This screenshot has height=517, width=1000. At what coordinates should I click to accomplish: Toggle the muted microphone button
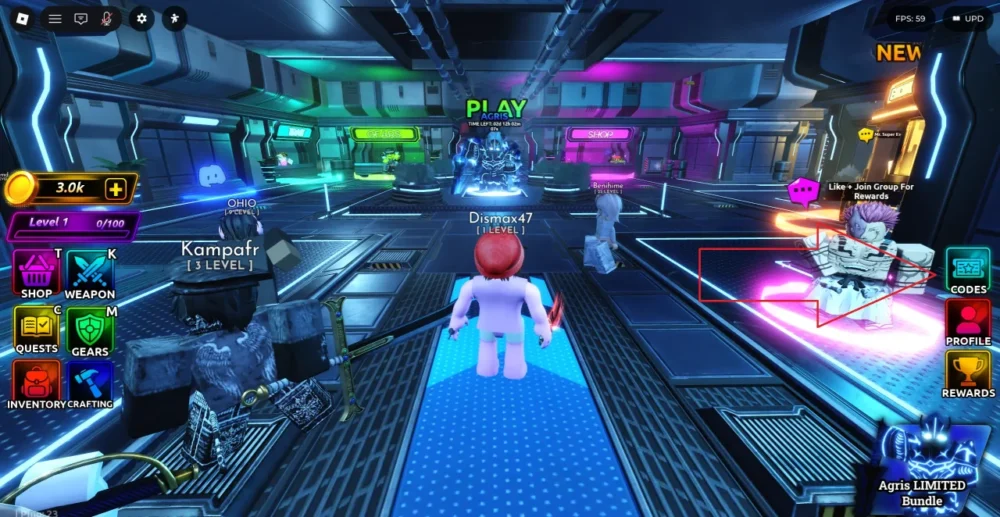click(106, 19)
